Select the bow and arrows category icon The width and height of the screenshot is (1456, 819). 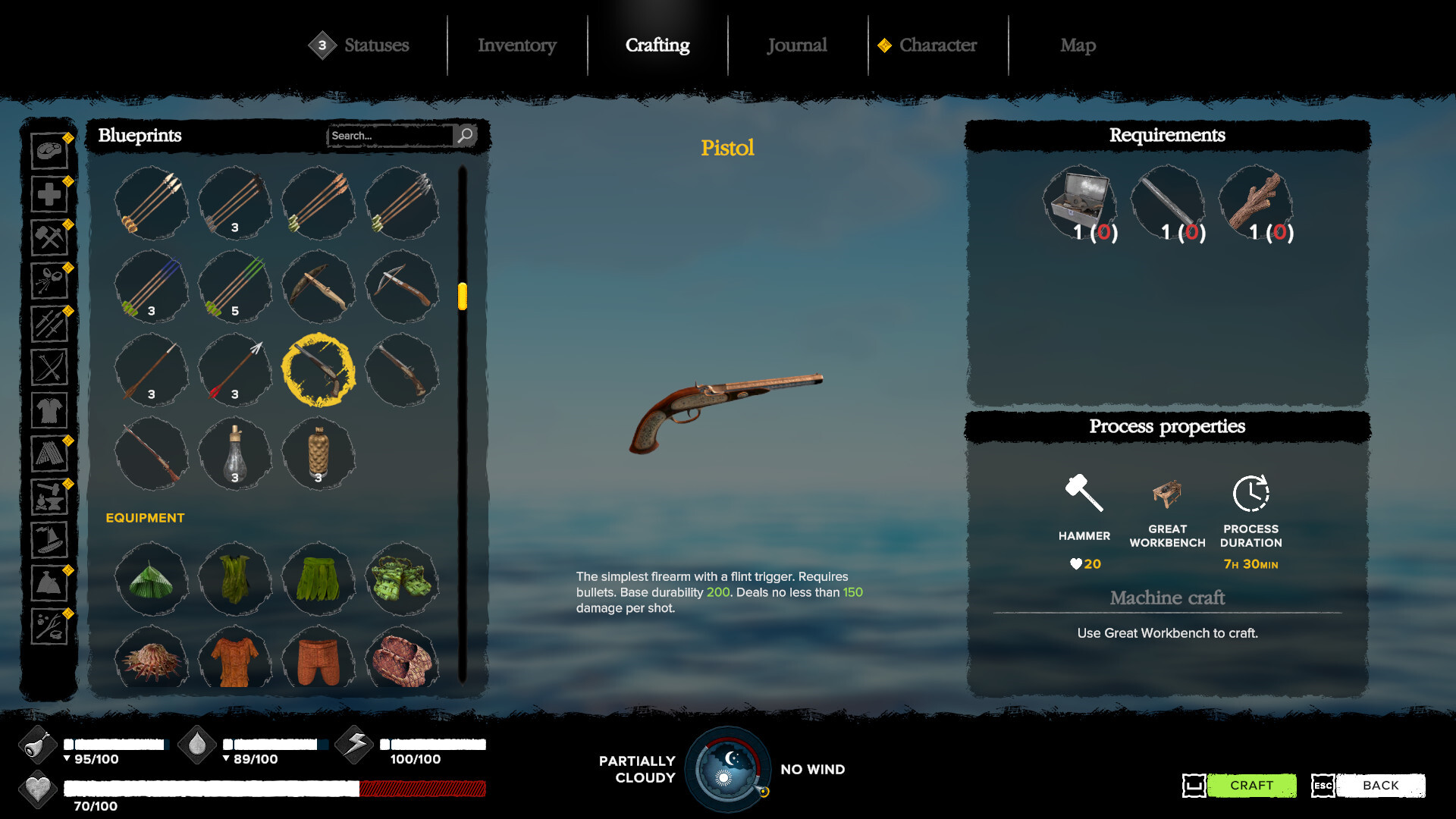click(49, 368)
